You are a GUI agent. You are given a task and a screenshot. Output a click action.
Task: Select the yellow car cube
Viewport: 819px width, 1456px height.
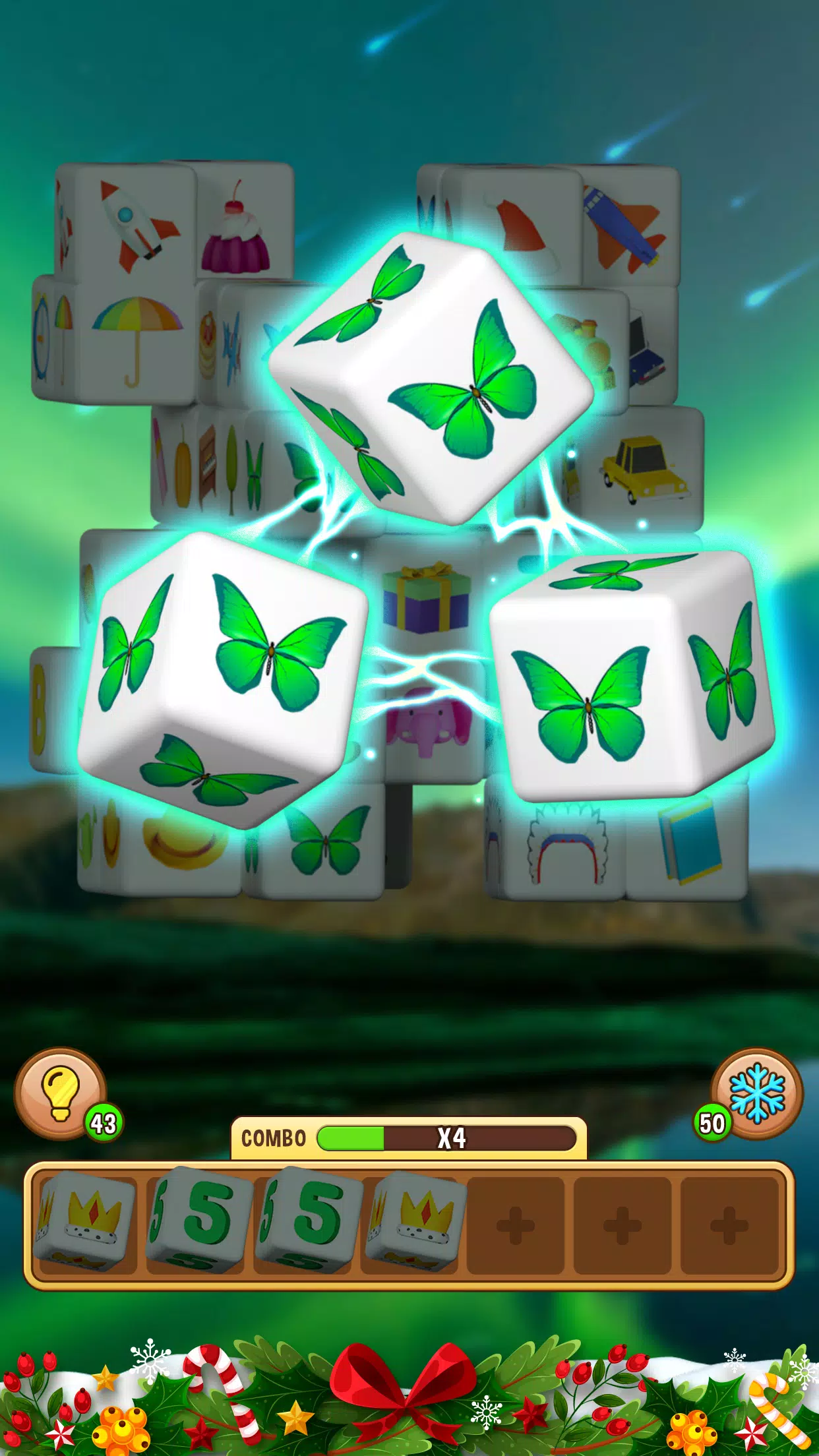(x=643, y=470)
